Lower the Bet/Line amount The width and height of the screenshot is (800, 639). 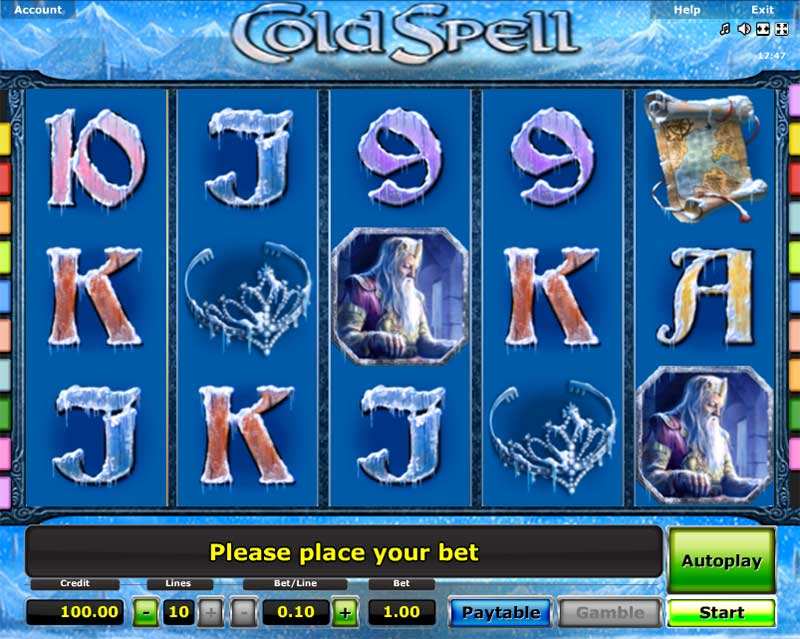pyautogui.click(x=244, y=612)
